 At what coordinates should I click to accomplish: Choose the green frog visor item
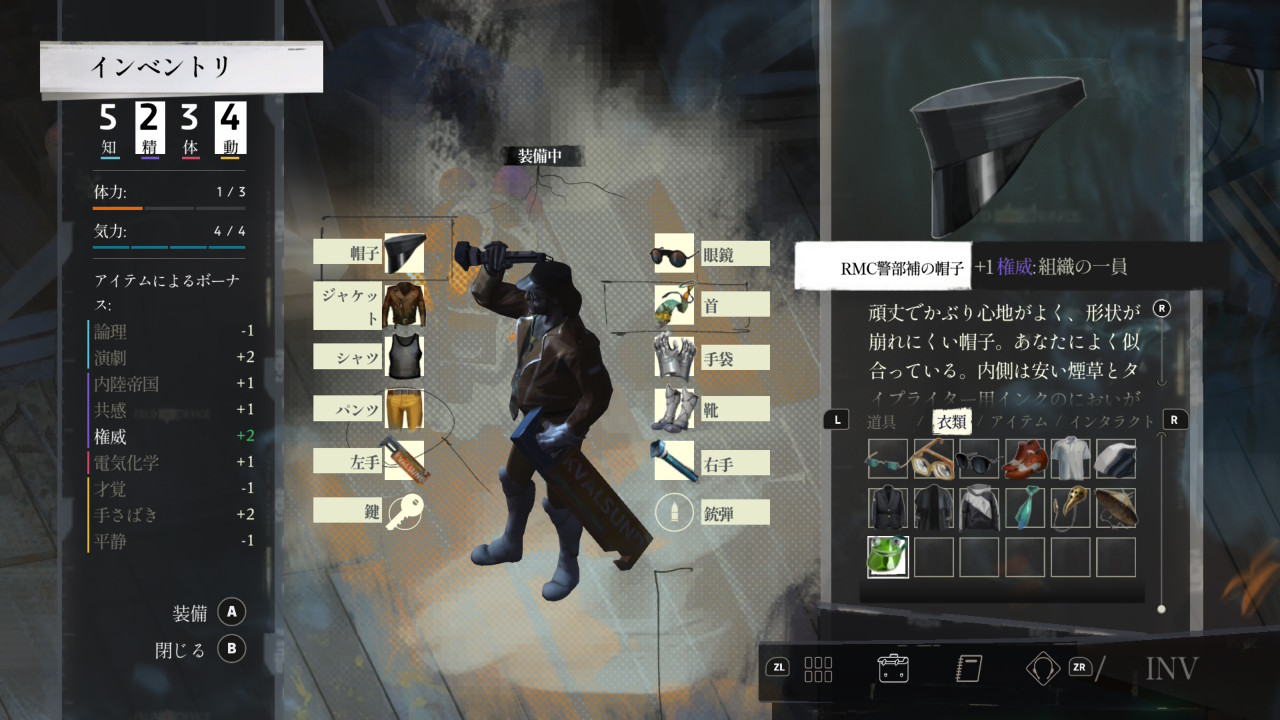[888, 557]
